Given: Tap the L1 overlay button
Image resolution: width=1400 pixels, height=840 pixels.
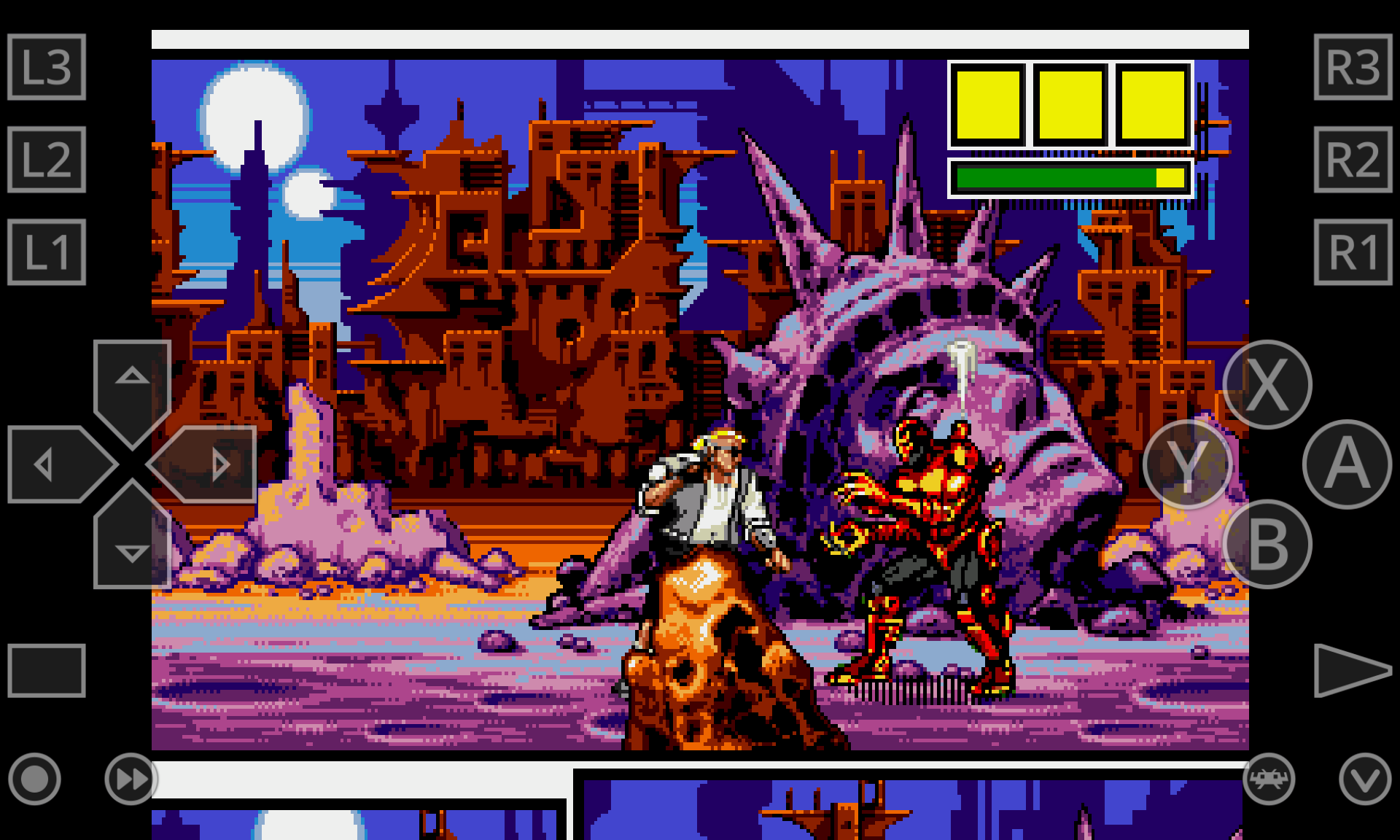Looking at the screenshot, I should pyautogui.click(x=47, y=252).
